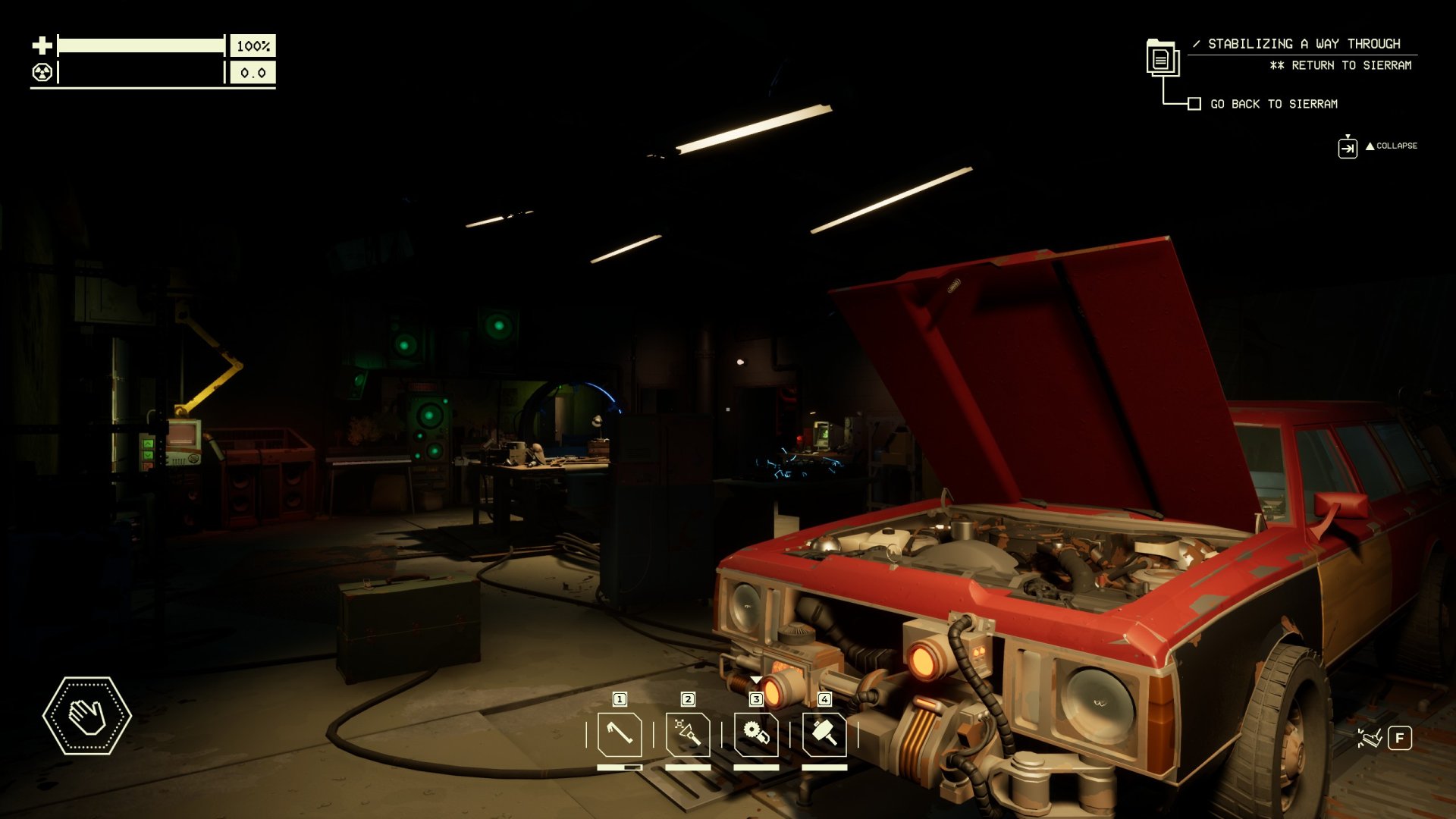Select the crowbar in hotbar slot 1
Image resolution: width=1456 pixels, height=819 pixels.
[x=620, y=734]
